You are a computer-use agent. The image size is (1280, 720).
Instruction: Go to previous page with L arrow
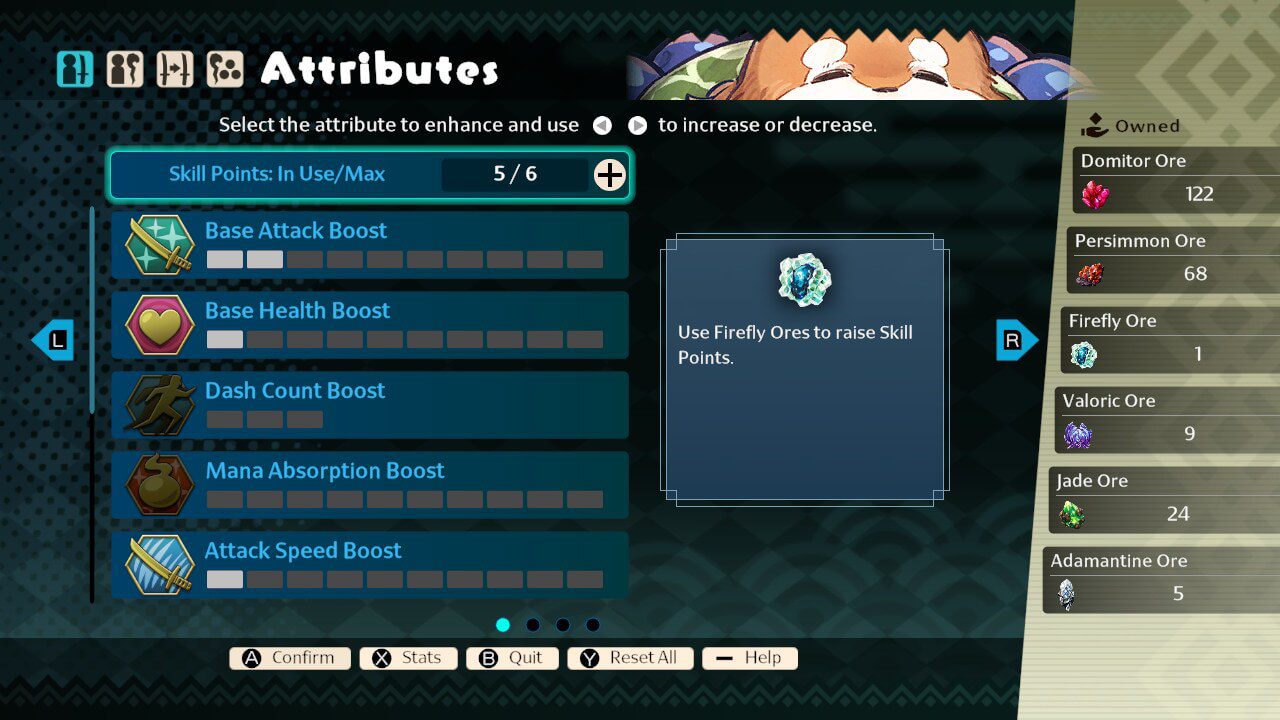pos(53,340)
